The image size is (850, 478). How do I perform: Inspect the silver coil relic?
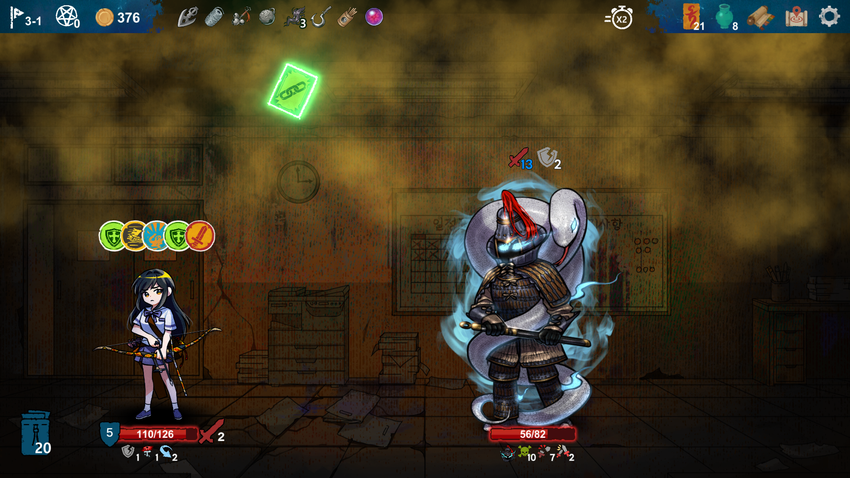pyautogui.click(x=215, y=16)
